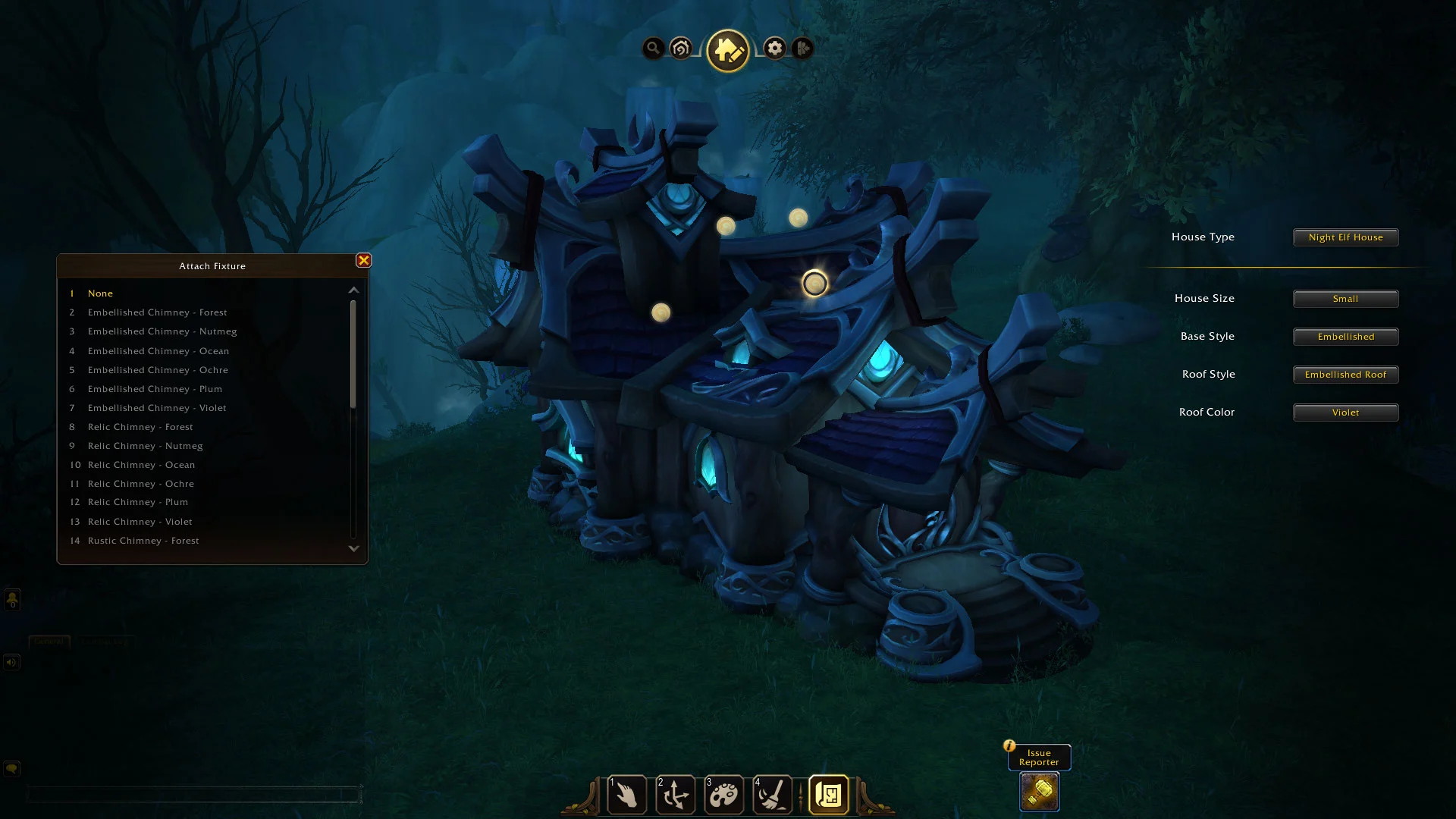Choose Embellished Chimney - Forest

coord(157,312)
